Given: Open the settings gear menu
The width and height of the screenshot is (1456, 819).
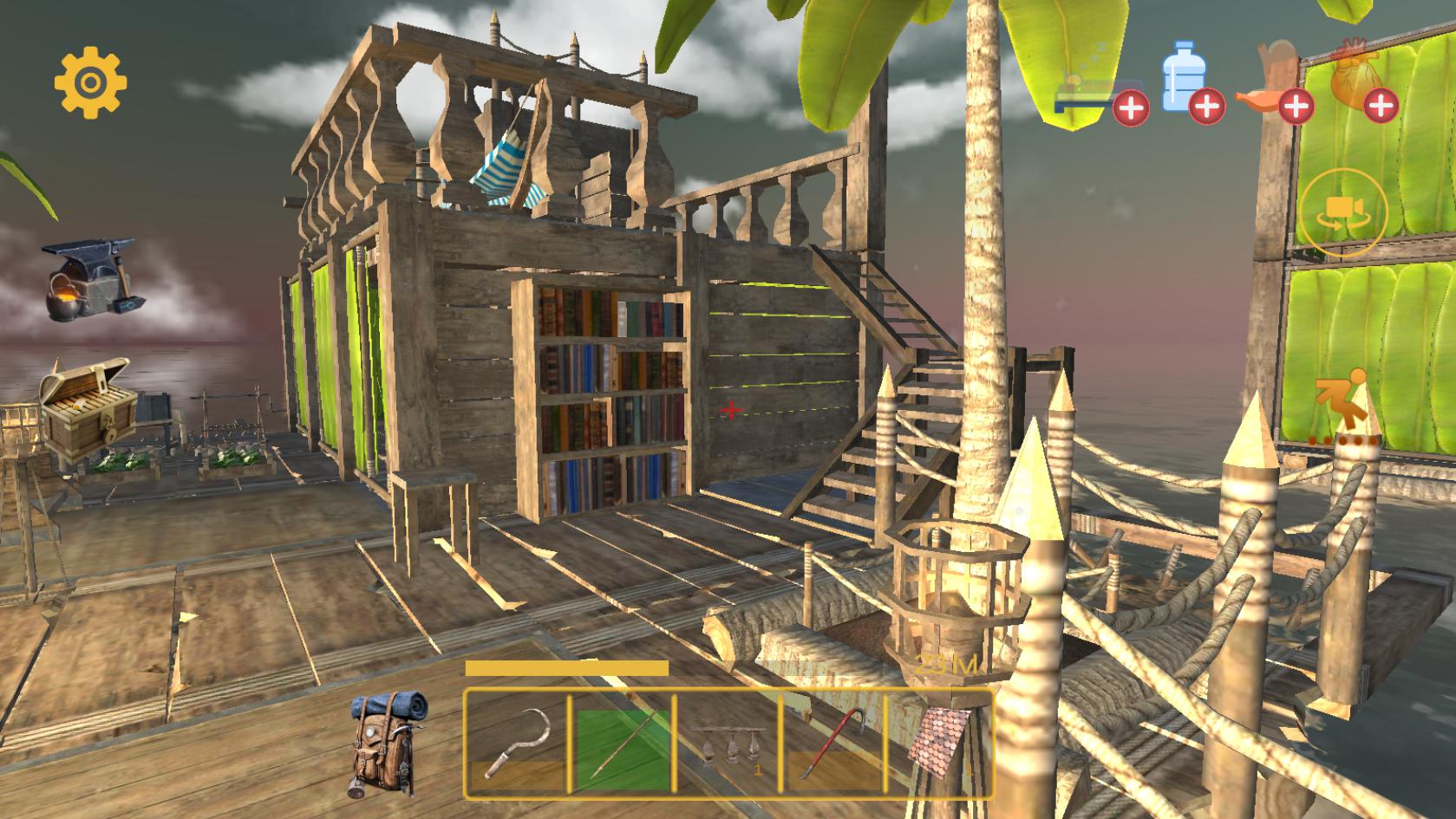Looking at the screenshot, I should click(x=90, y=83).
